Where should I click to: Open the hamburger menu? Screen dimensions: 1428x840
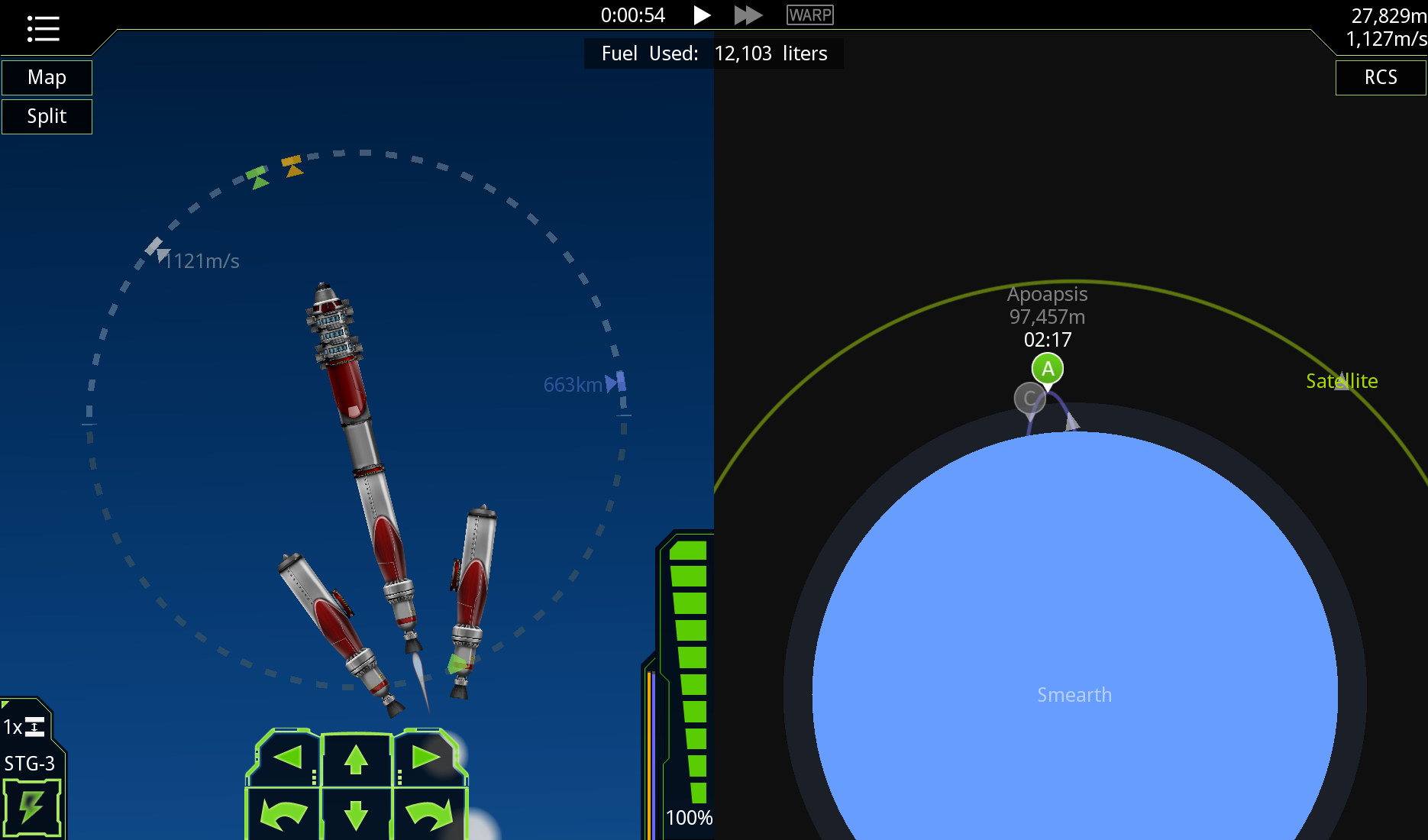[x=43, y=28]
